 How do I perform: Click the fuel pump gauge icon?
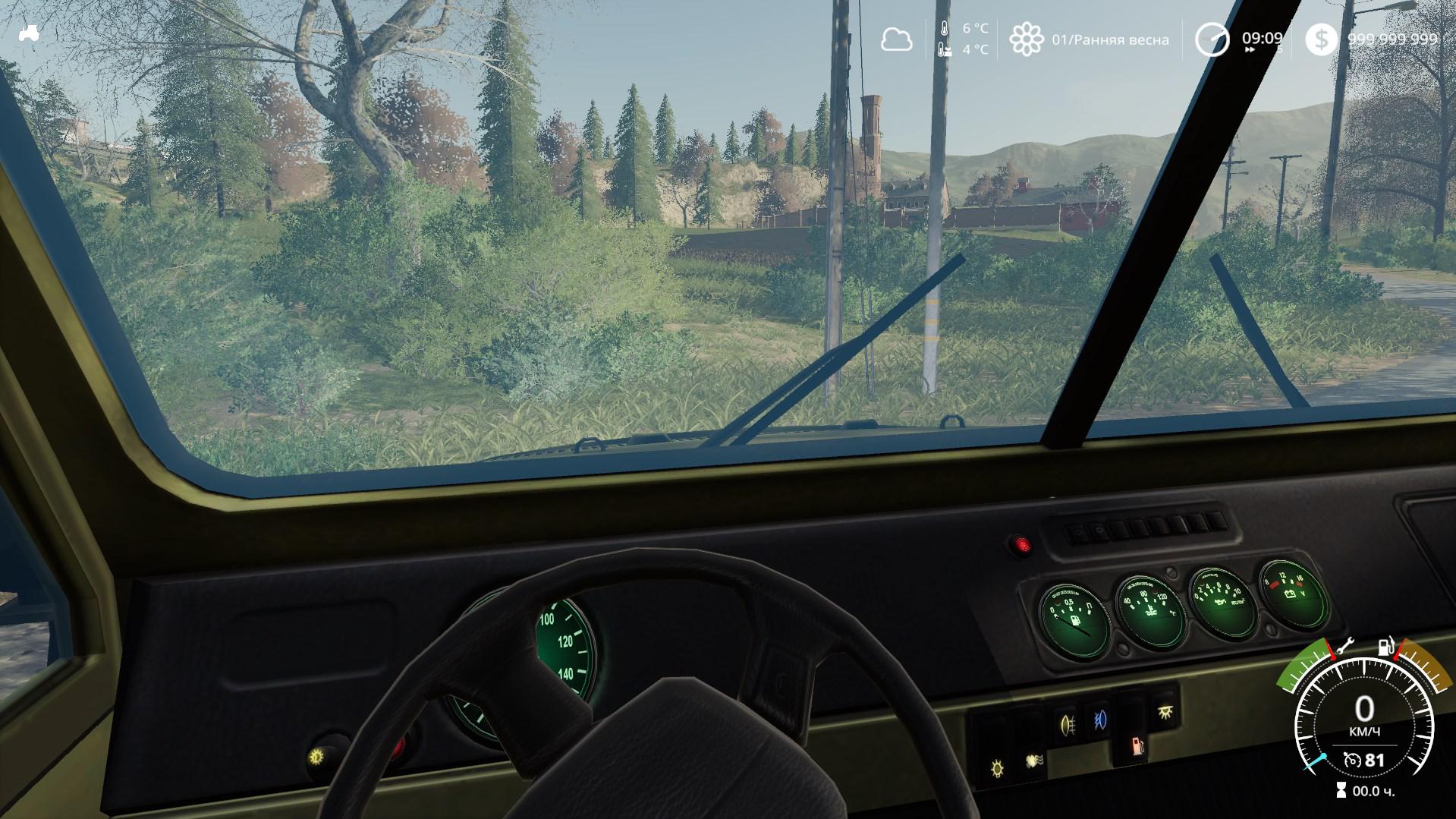[x=1385, y=647]
